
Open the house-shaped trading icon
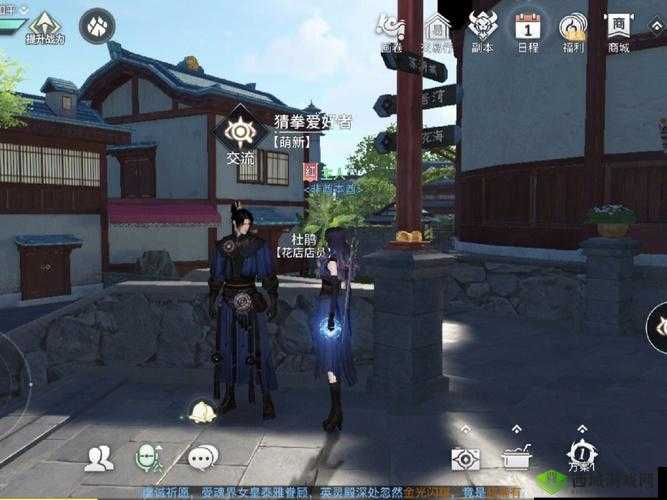437,28
